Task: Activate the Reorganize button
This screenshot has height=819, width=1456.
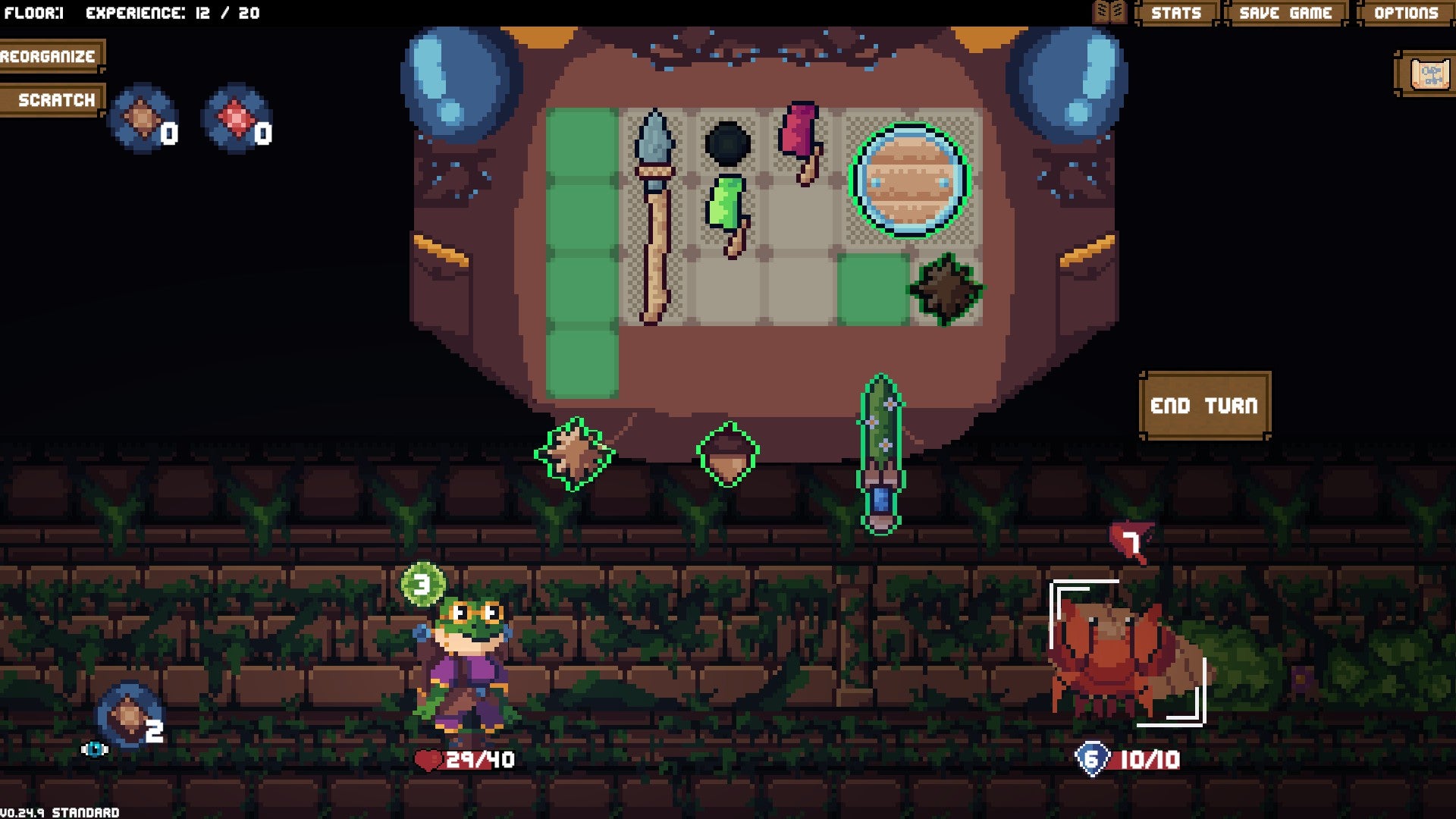Action: [48, 55]
